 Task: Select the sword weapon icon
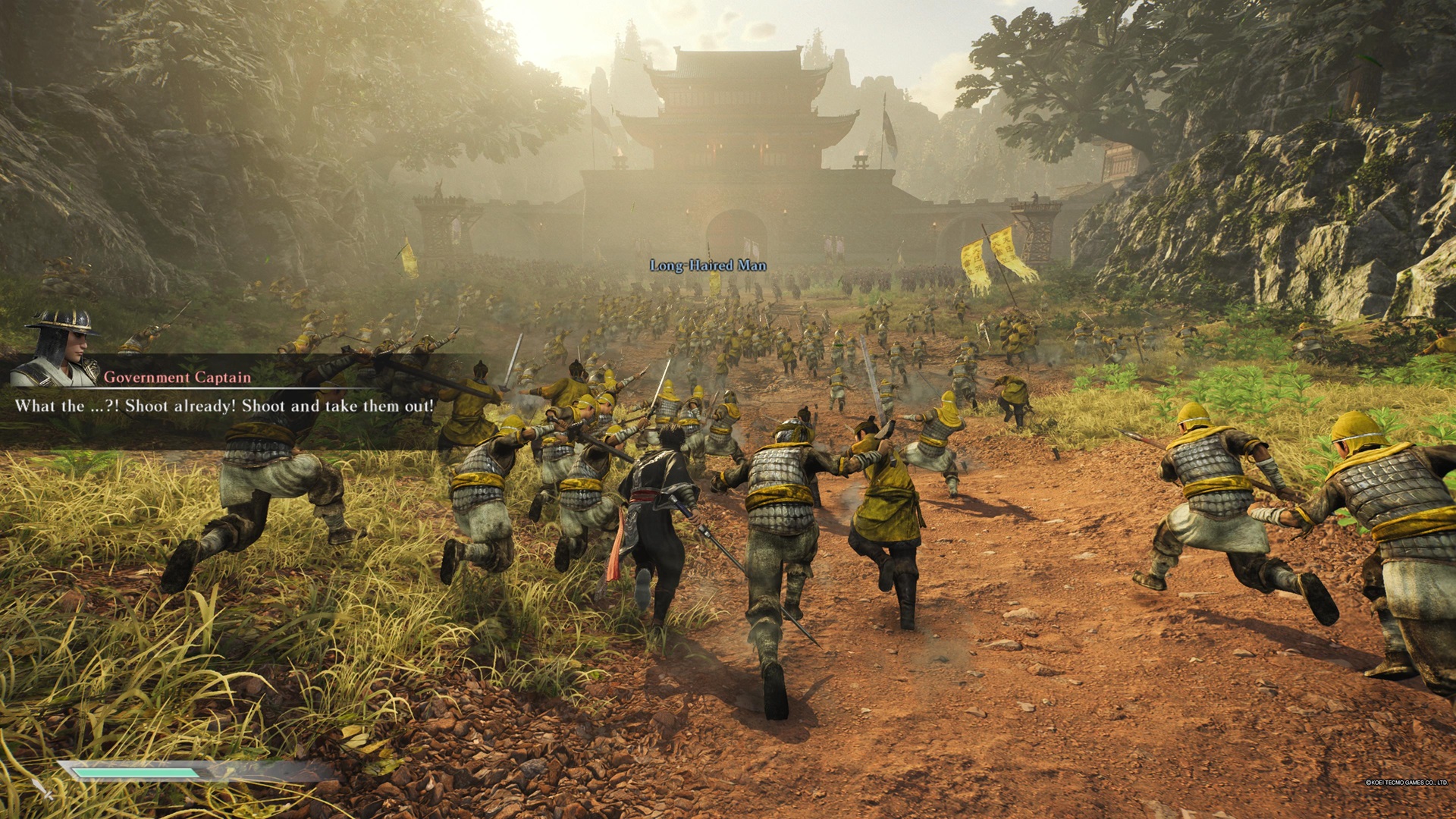pos(41,787)
